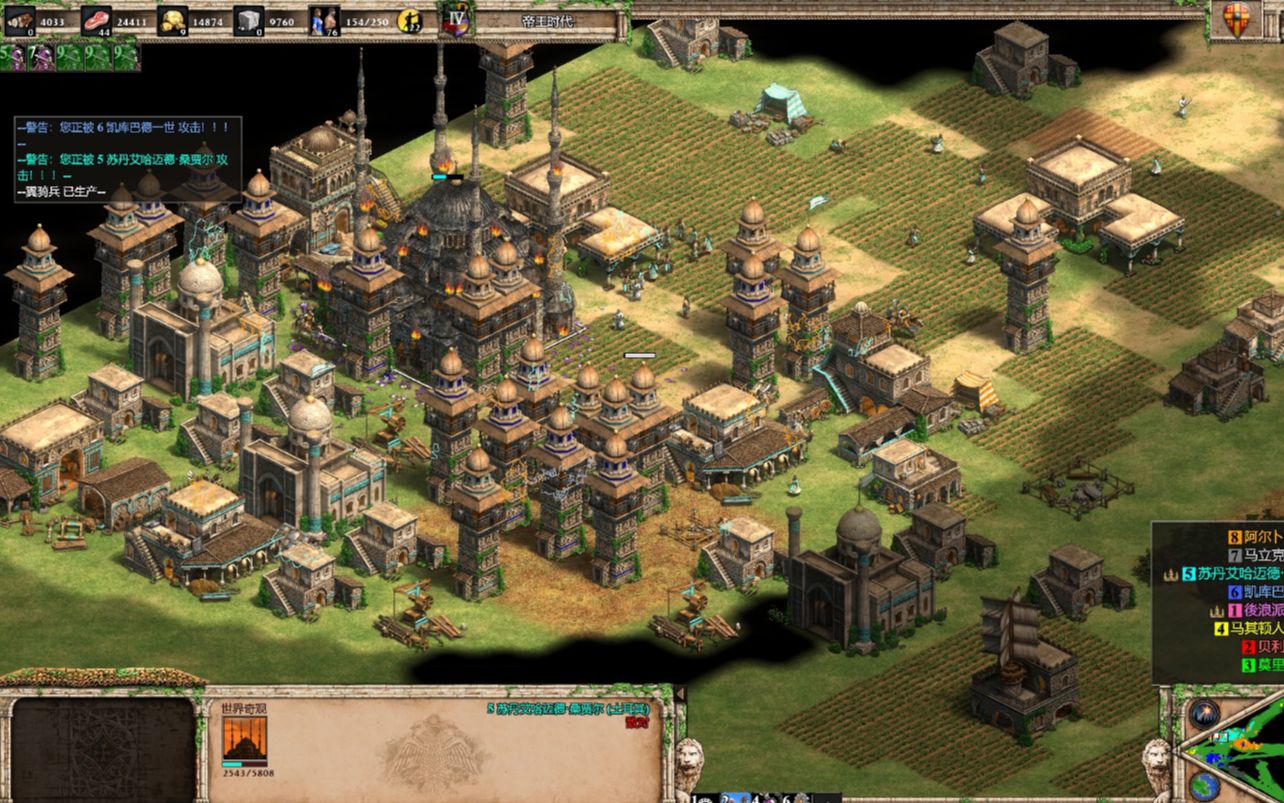The height and width of the screenshot is (803, 1284).
Task: Click the wood resource icon
Action: click(x=19, y=18)
